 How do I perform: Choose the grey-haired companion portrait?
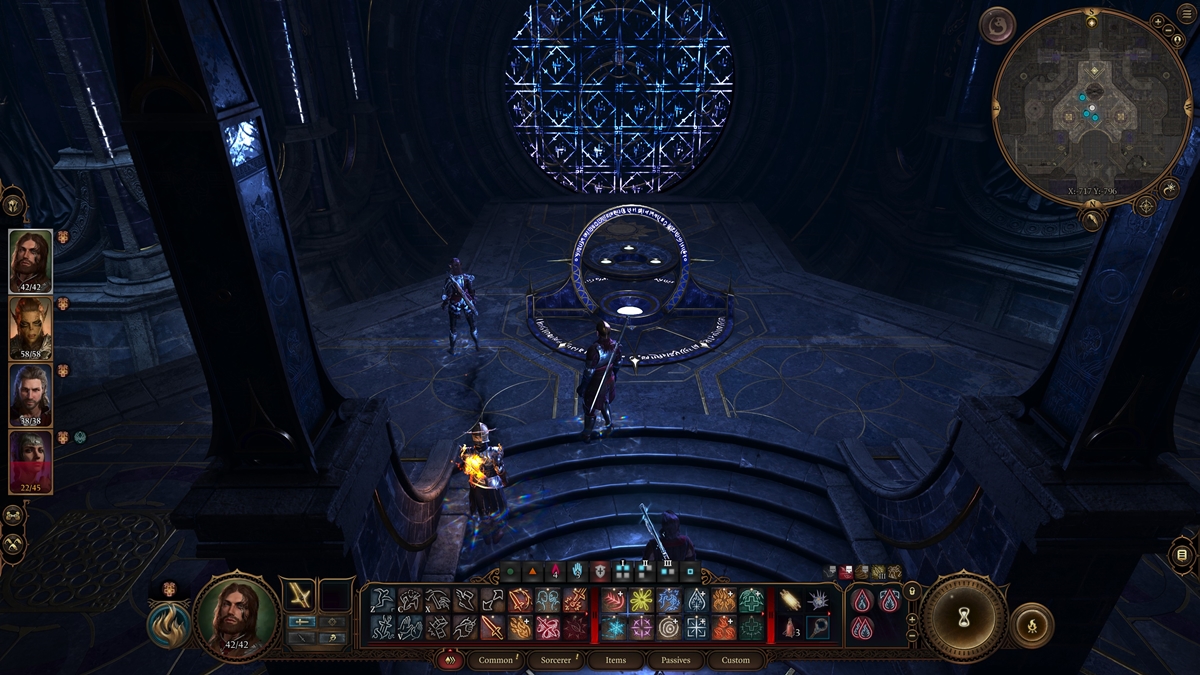pyautogui.click(x=31, y=394)
